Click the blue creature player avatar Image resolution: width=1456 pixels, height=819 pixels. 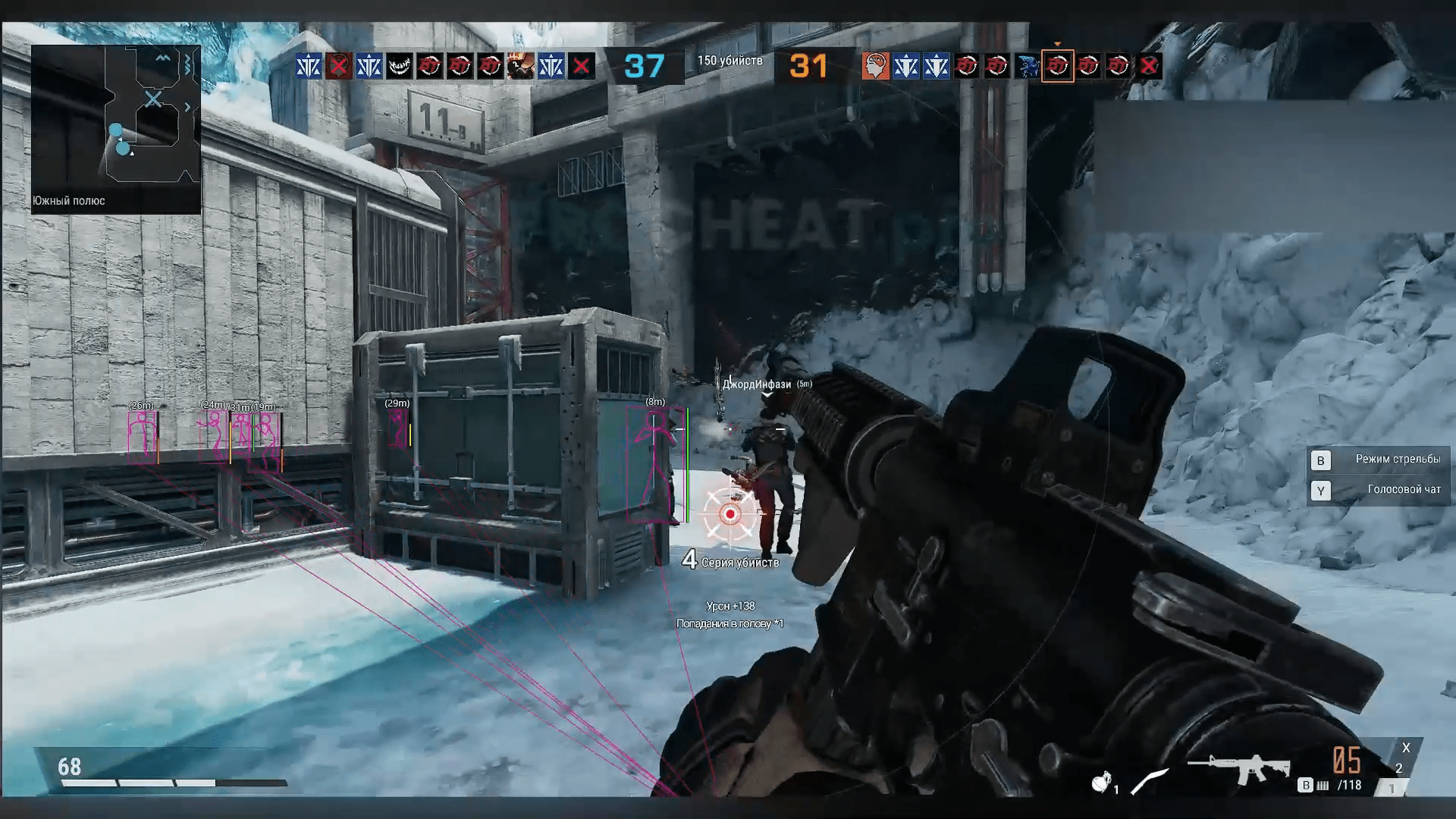coord(1028,67)
